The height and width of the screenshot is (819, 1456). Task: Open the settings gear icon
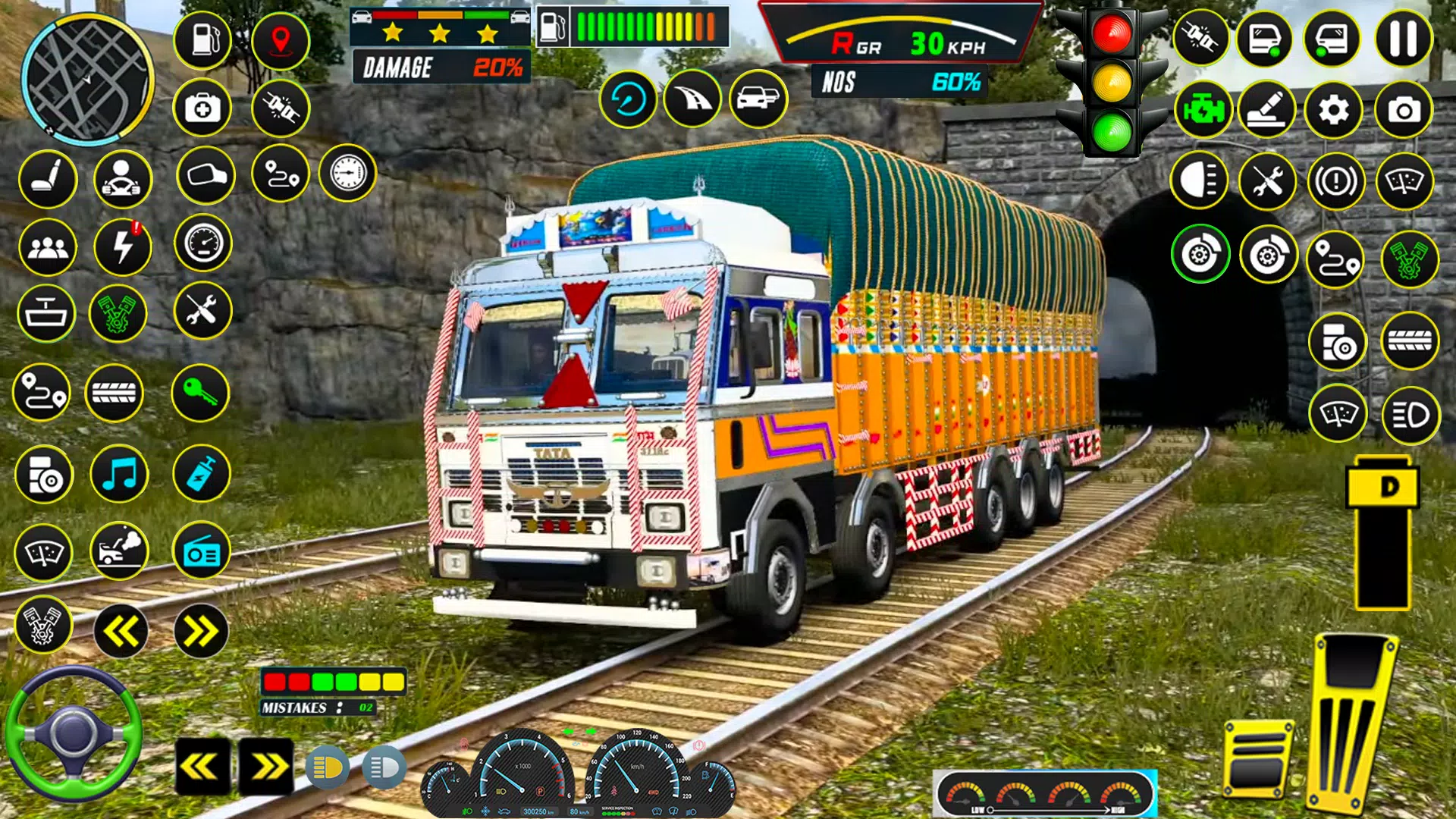click(x=1335, y=108)
